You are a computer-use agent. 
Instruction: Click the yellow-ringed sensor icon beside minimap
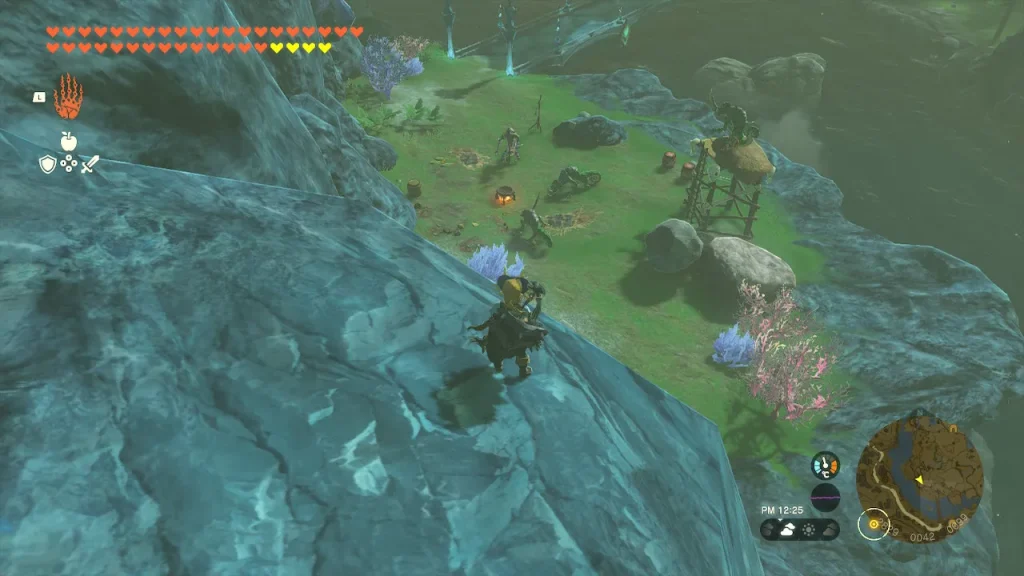[x=875, y=523]
